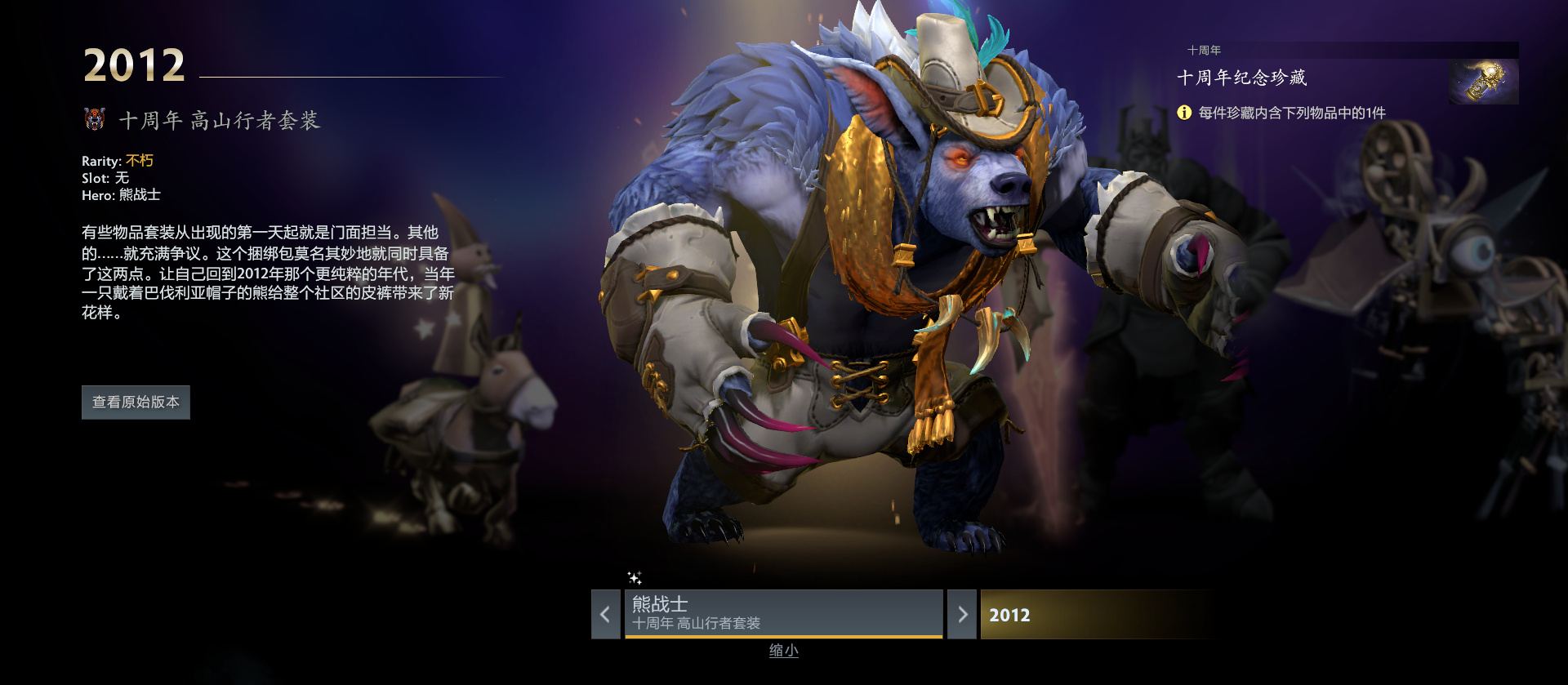This screenshot has height=685, width=1568.
Task: Go to the previous item with left arrow
Action: [x=605, y=614]
